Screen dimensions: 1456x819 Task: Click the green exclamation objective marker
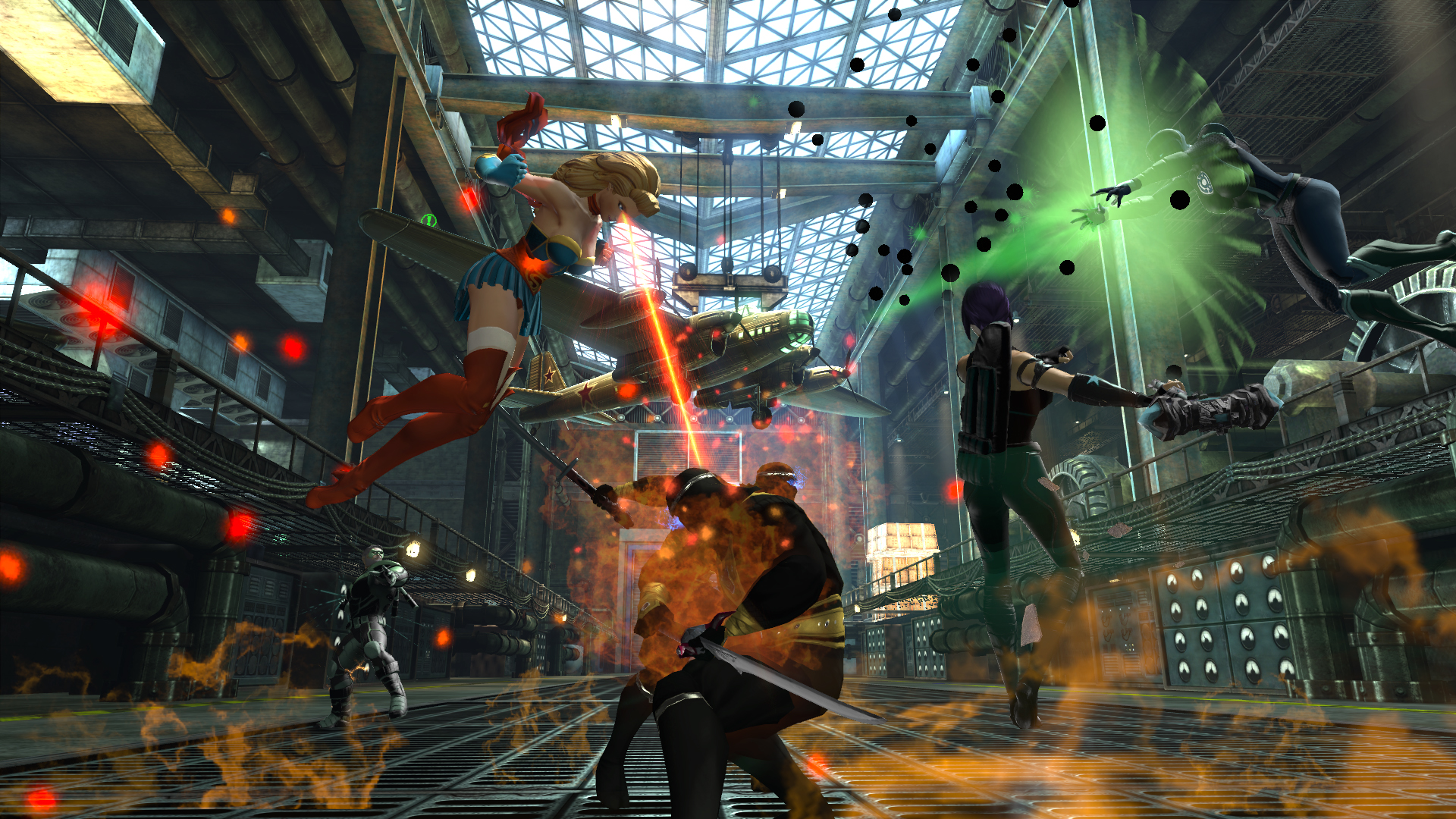point(429,221)
